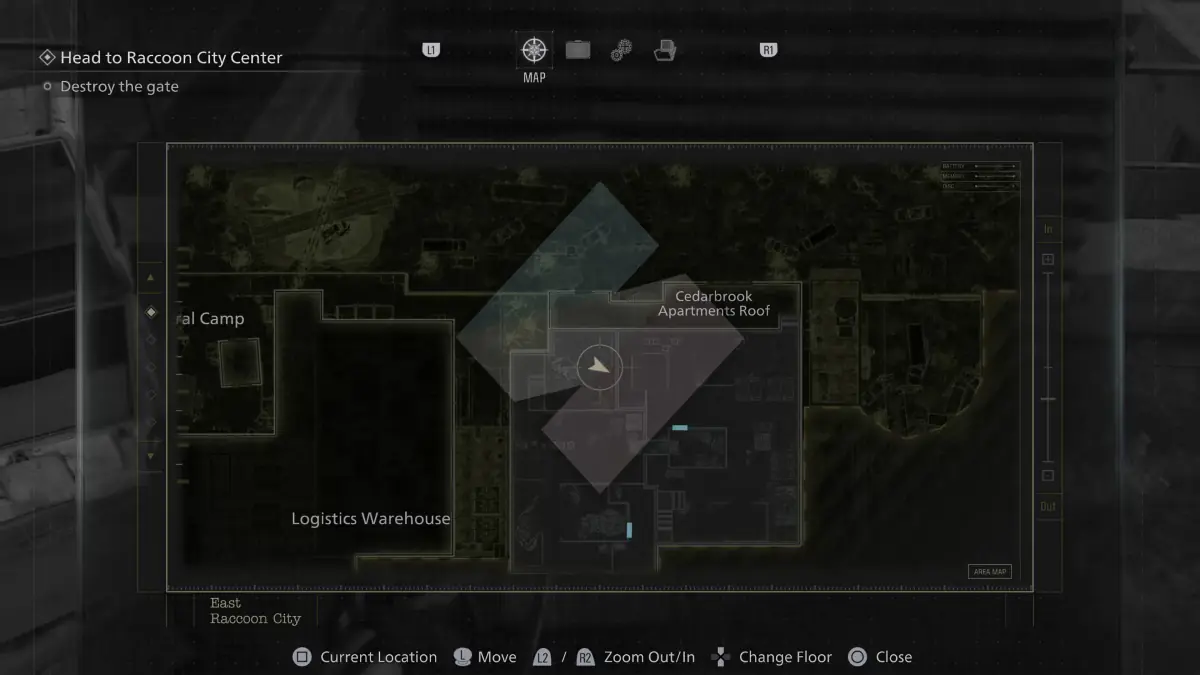Click the AREA MAP button
1200x675 pixels.
(x=989, y=572)
